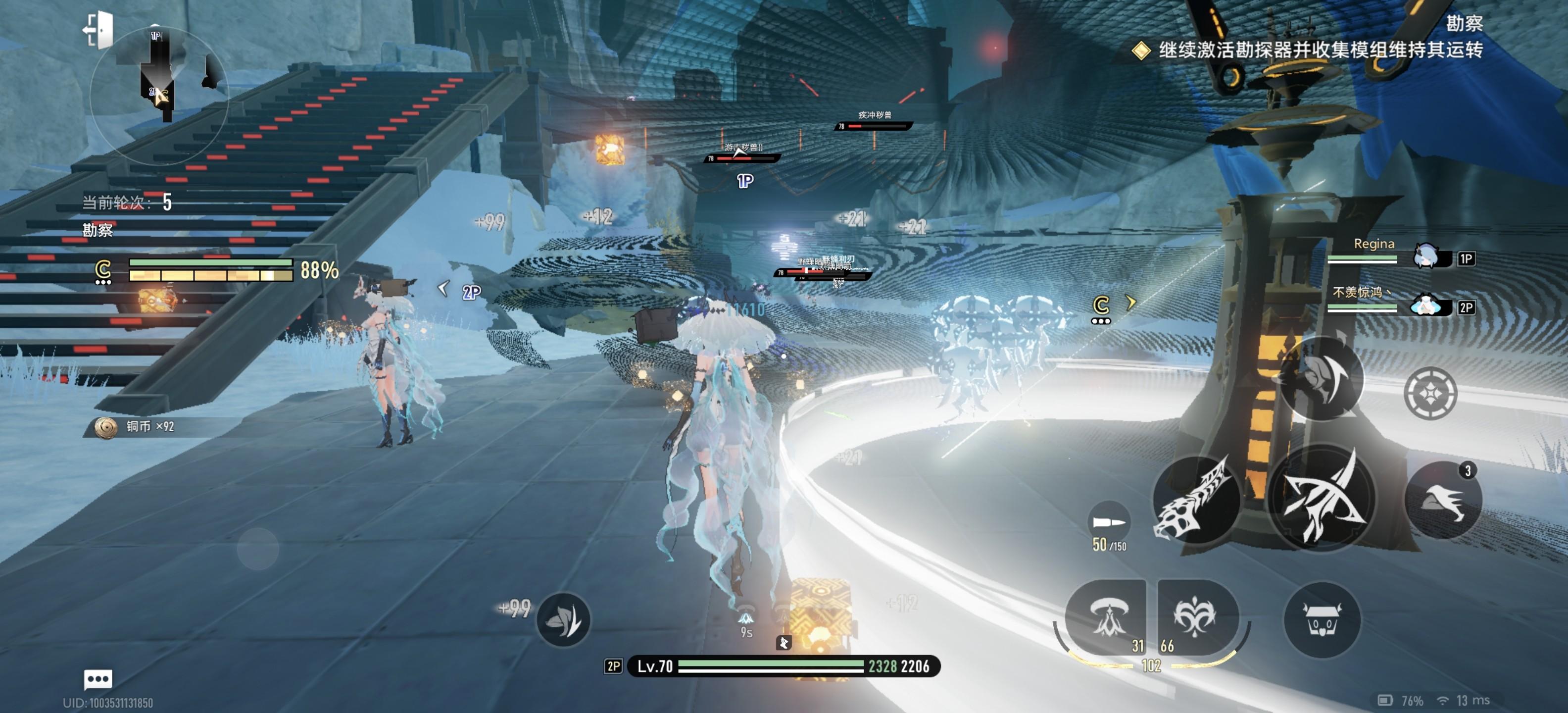Tap the exit door icon
Viewport: 1568px width, 713px height.
pyautogui.click(x=98, y=29)
